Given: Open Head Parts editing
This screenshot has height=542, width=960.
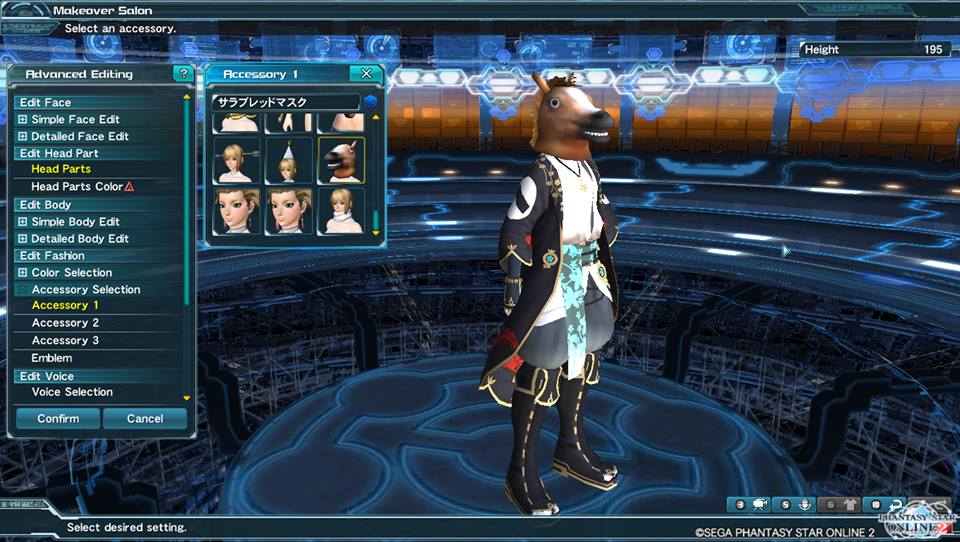Looking at the screenshot, I should point(61,170).
